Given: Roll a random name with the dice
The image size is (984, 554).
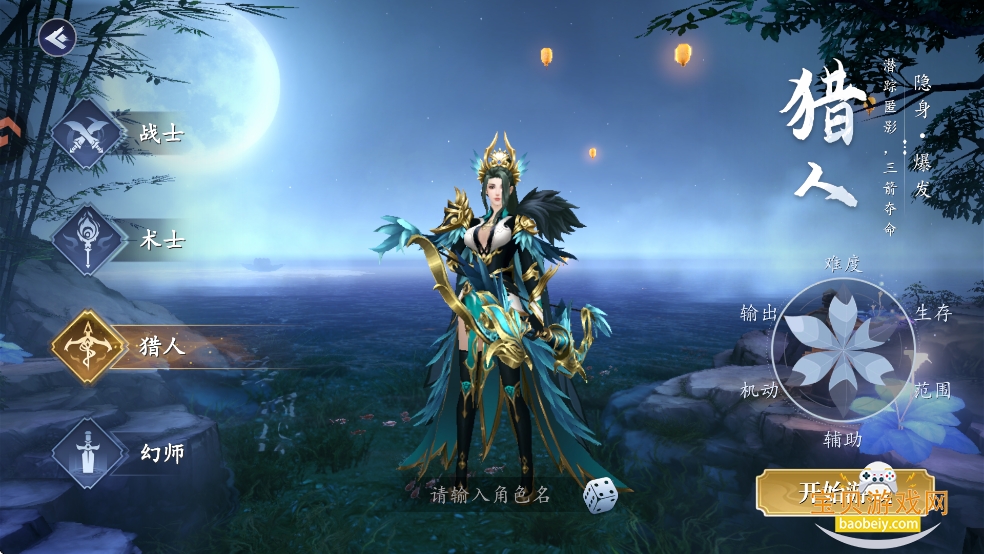Looking at the screenshot, I should tap(599, 493).
